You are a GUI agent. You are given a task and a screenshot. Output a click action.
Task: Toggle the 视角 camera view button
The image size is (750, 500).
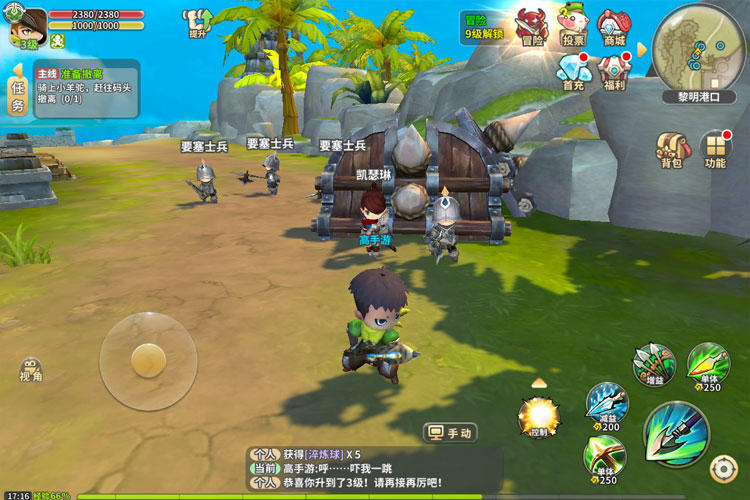coord(30,369)
